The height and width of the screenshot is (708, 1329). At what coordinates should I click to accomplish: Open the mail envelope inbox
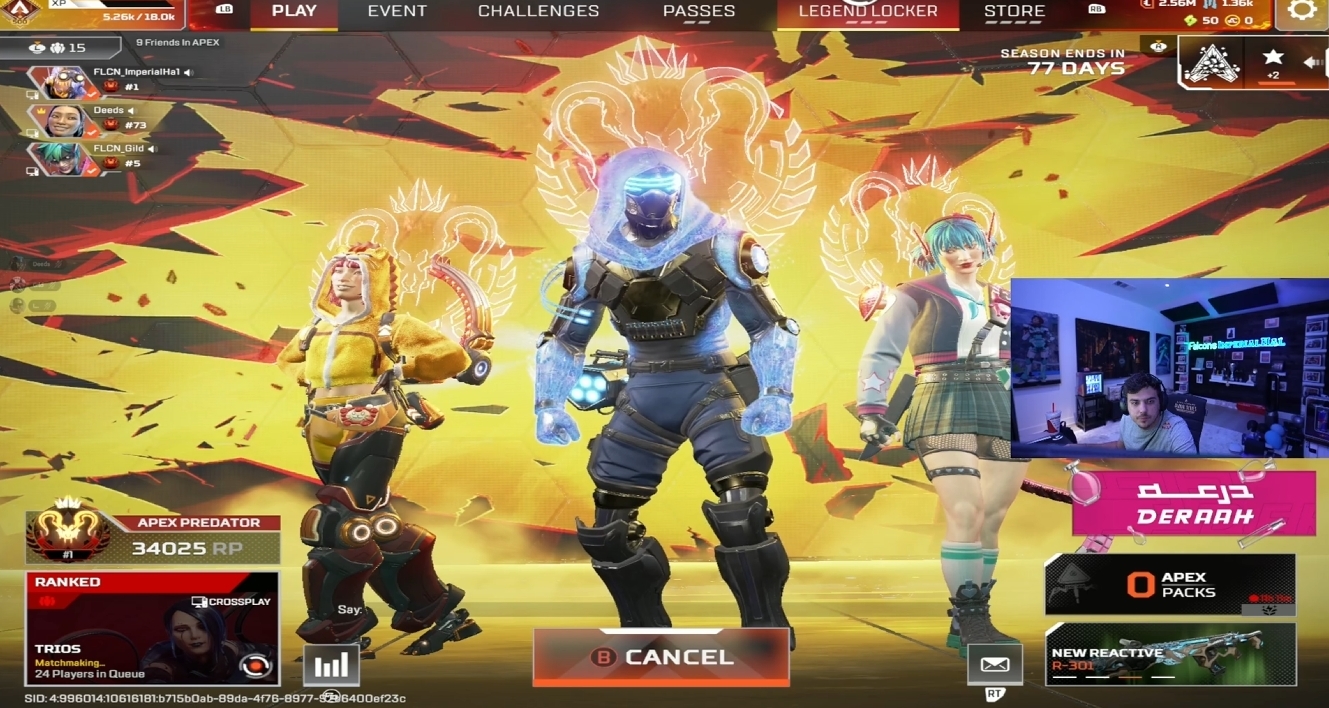click(x=995, y=664)
